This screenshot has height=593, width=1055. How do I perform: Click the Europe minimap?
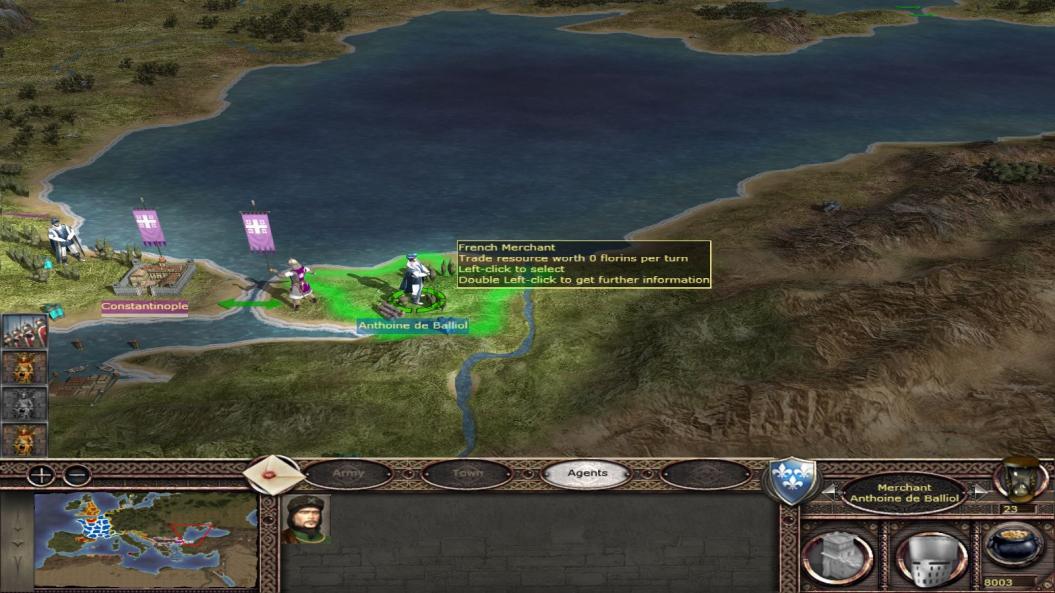pyautogui.click(x=144, y=540)
